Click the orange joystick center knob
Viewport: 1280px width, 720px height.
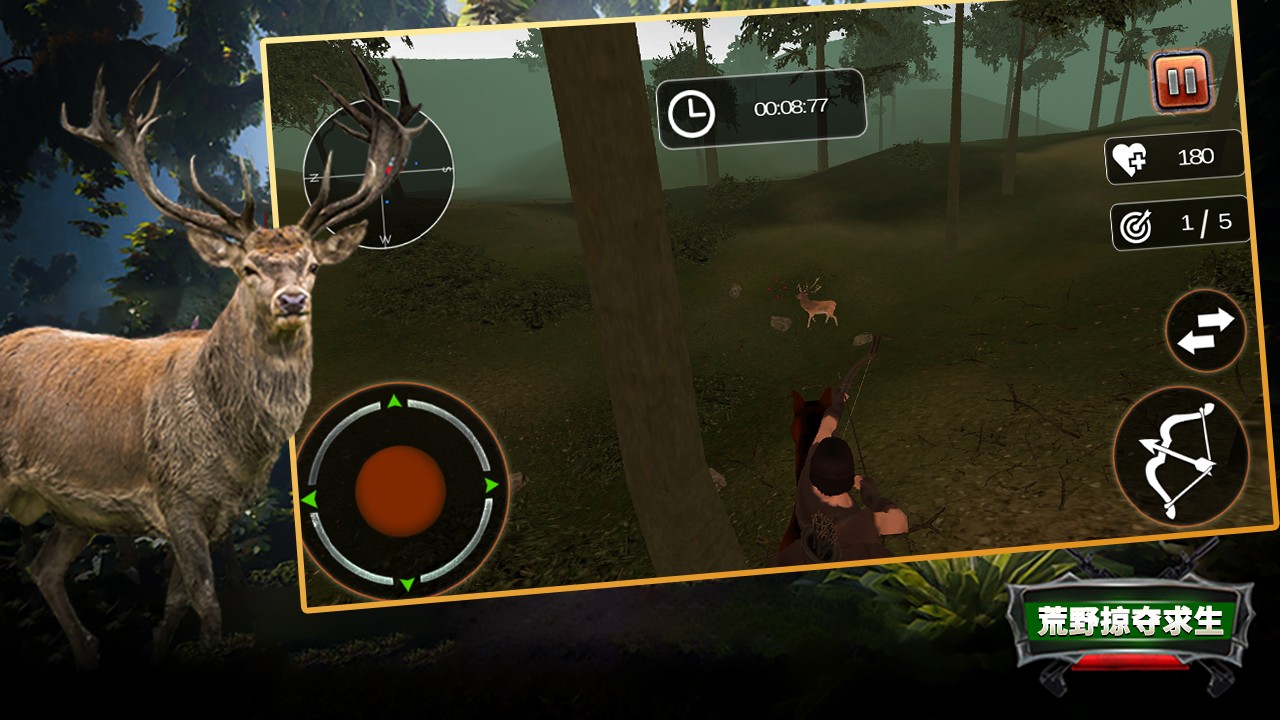pyautogui.click(x=400, y=491)
